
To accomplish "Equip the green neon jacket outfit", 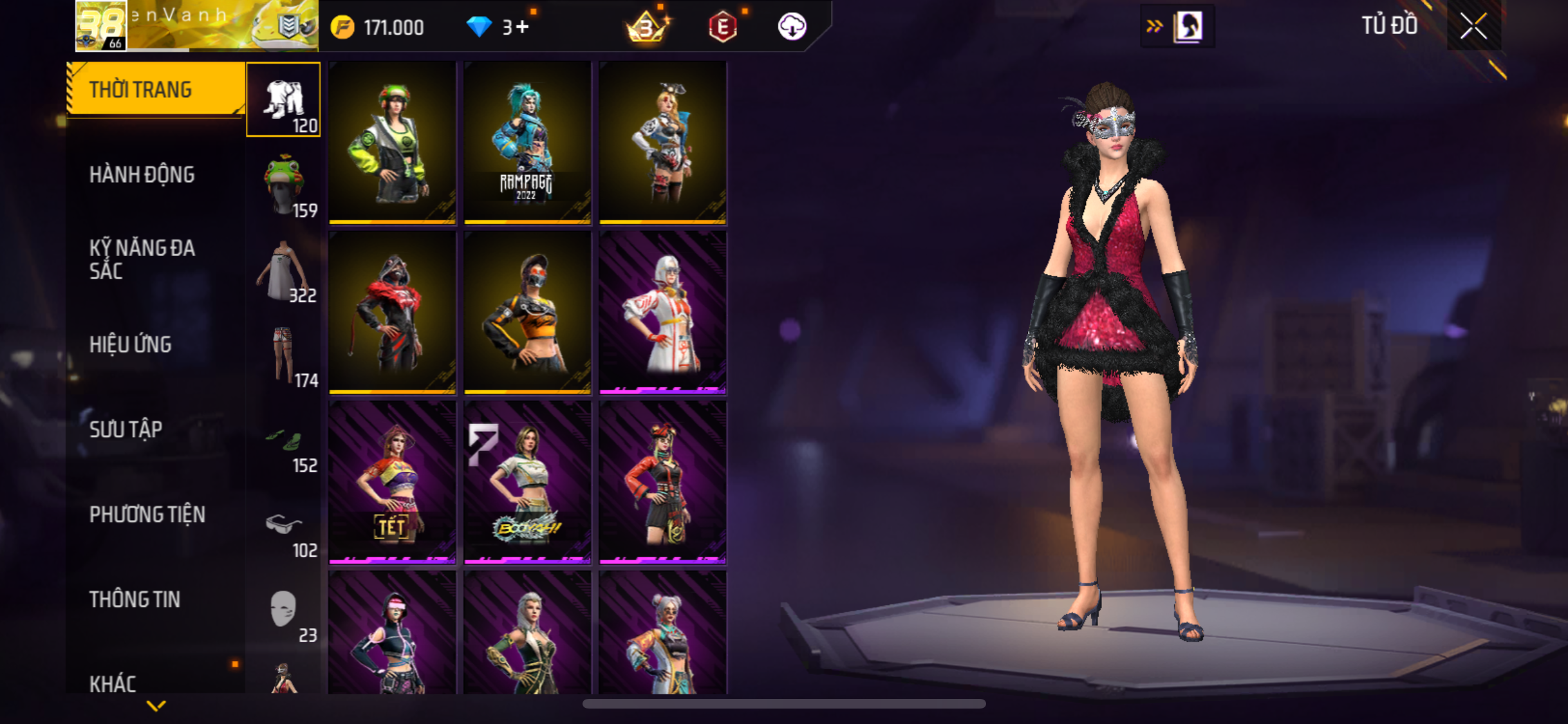I will coord(392,142).
